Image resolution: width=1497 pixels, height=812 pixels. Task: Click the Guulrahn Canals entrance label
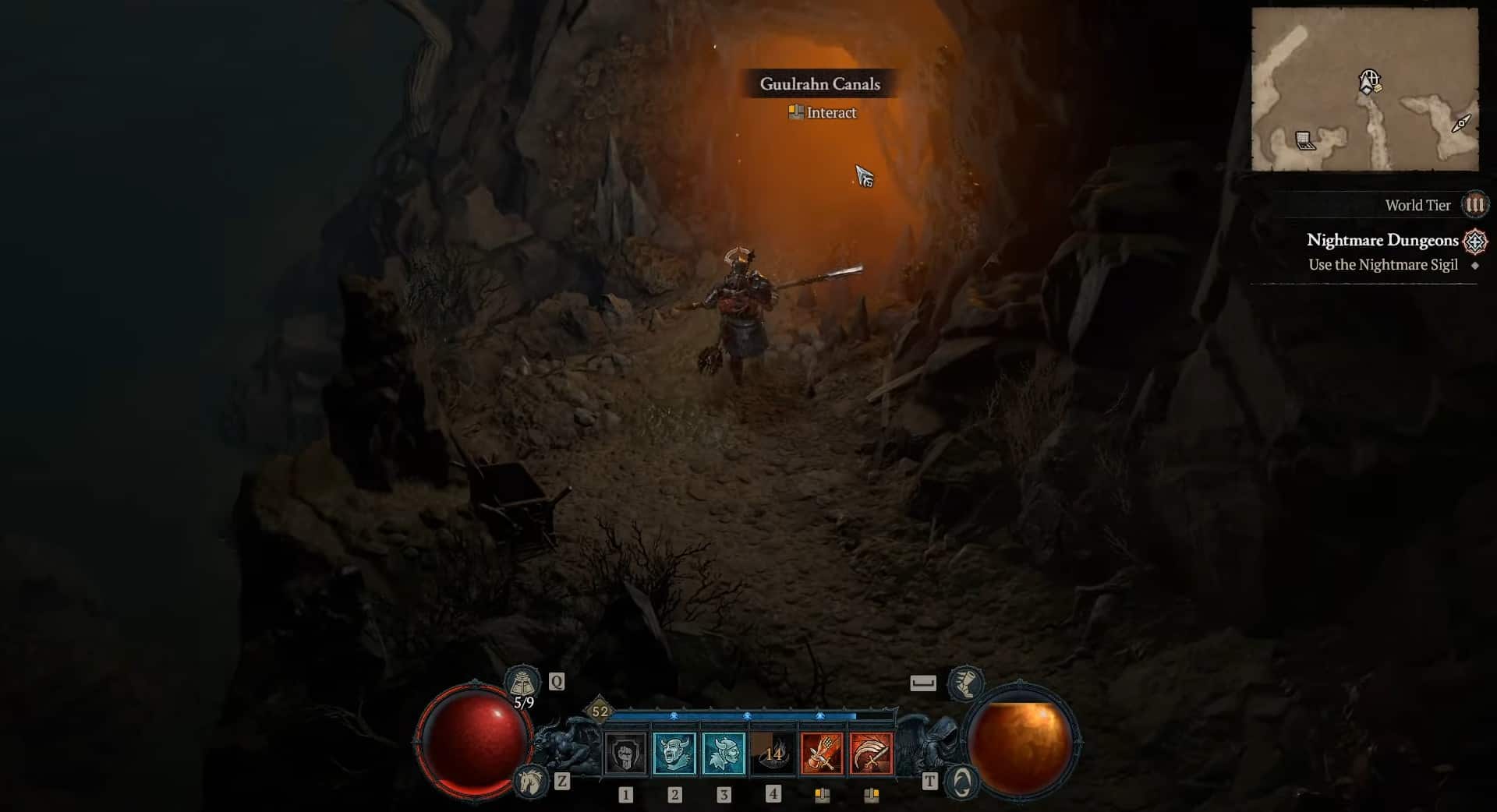[820, 84]
